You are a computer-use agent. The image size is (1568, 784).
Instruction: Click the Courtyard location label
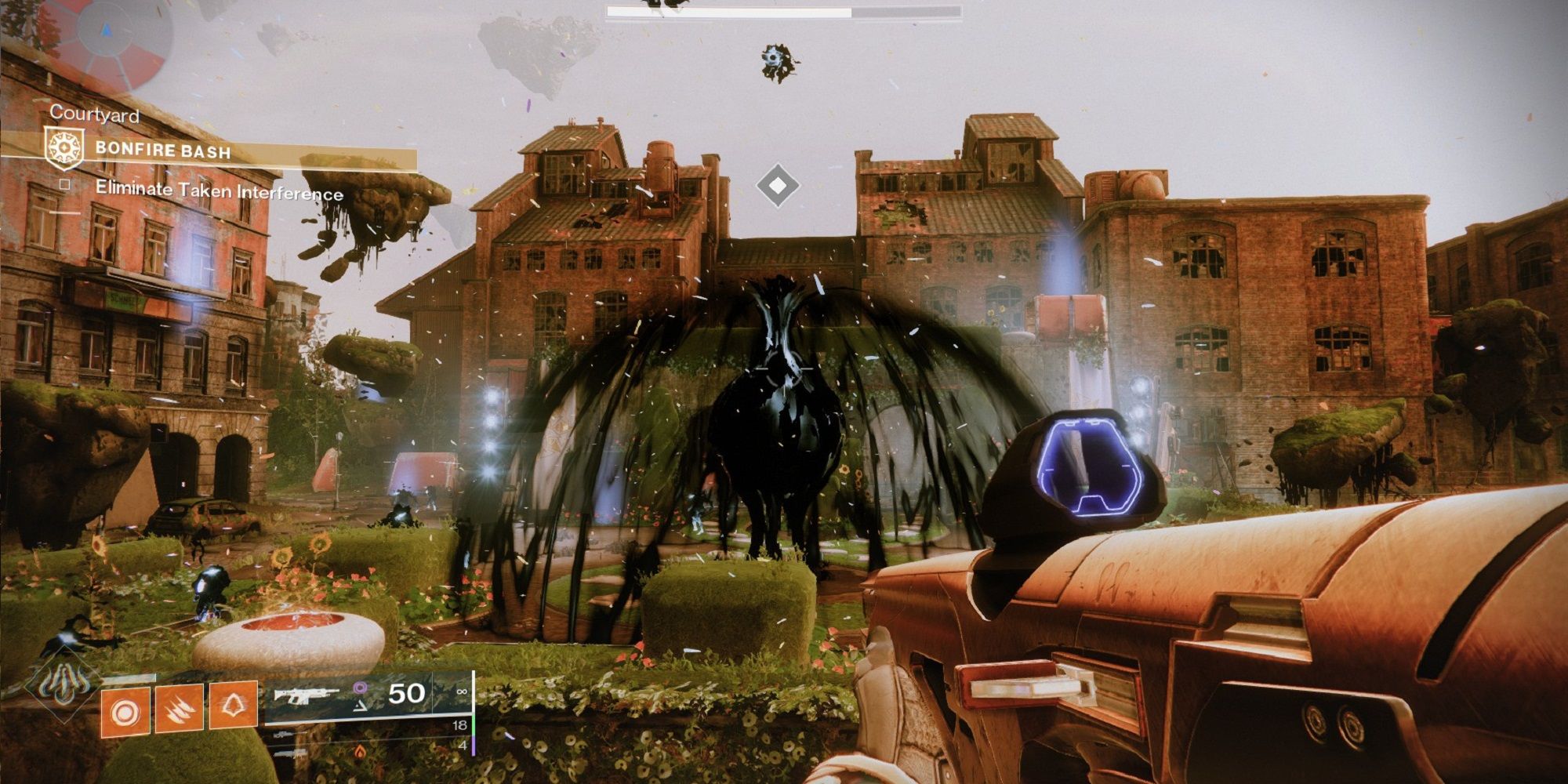click(96, 115)
